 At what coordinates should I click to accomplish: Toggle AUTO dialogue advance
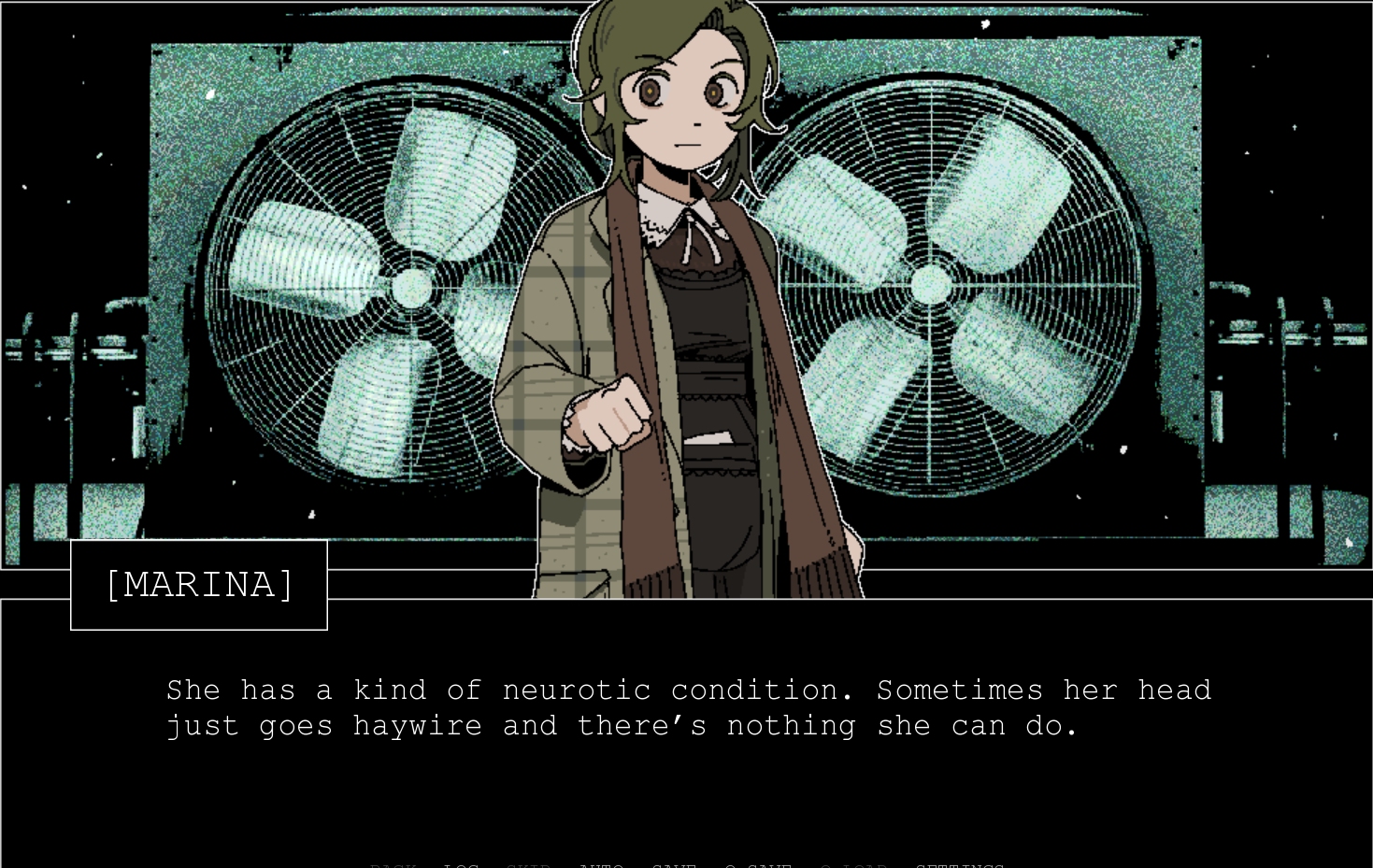pos(601,864)
